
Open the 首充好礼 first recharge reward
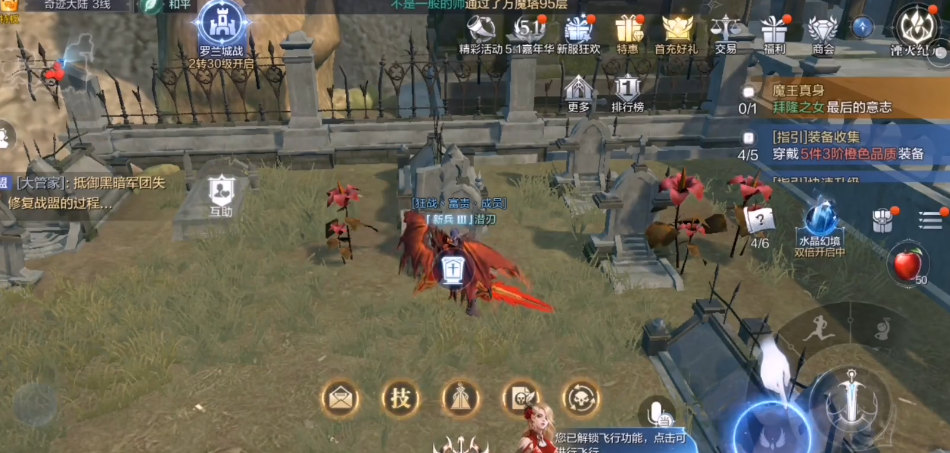point(678,32)
